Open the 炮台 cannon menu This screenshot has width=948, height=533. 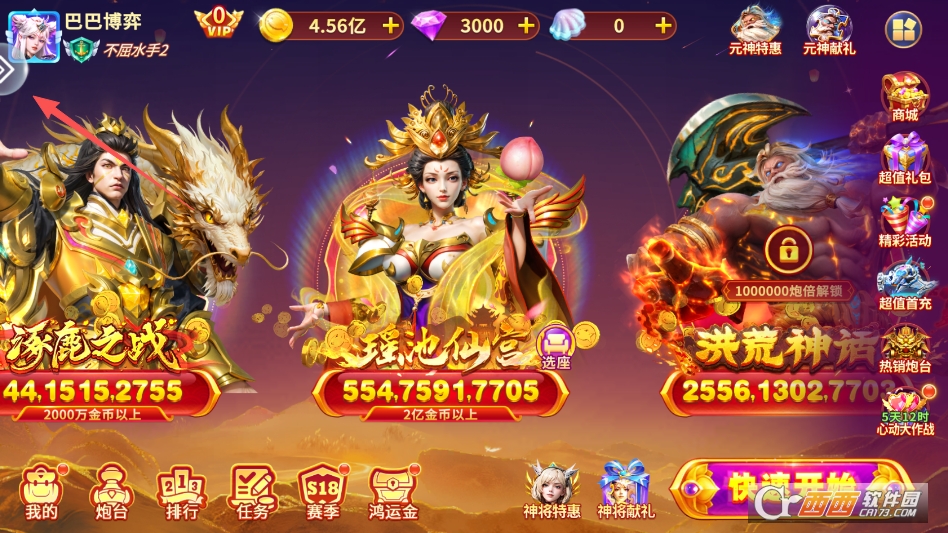click(109, 492)
